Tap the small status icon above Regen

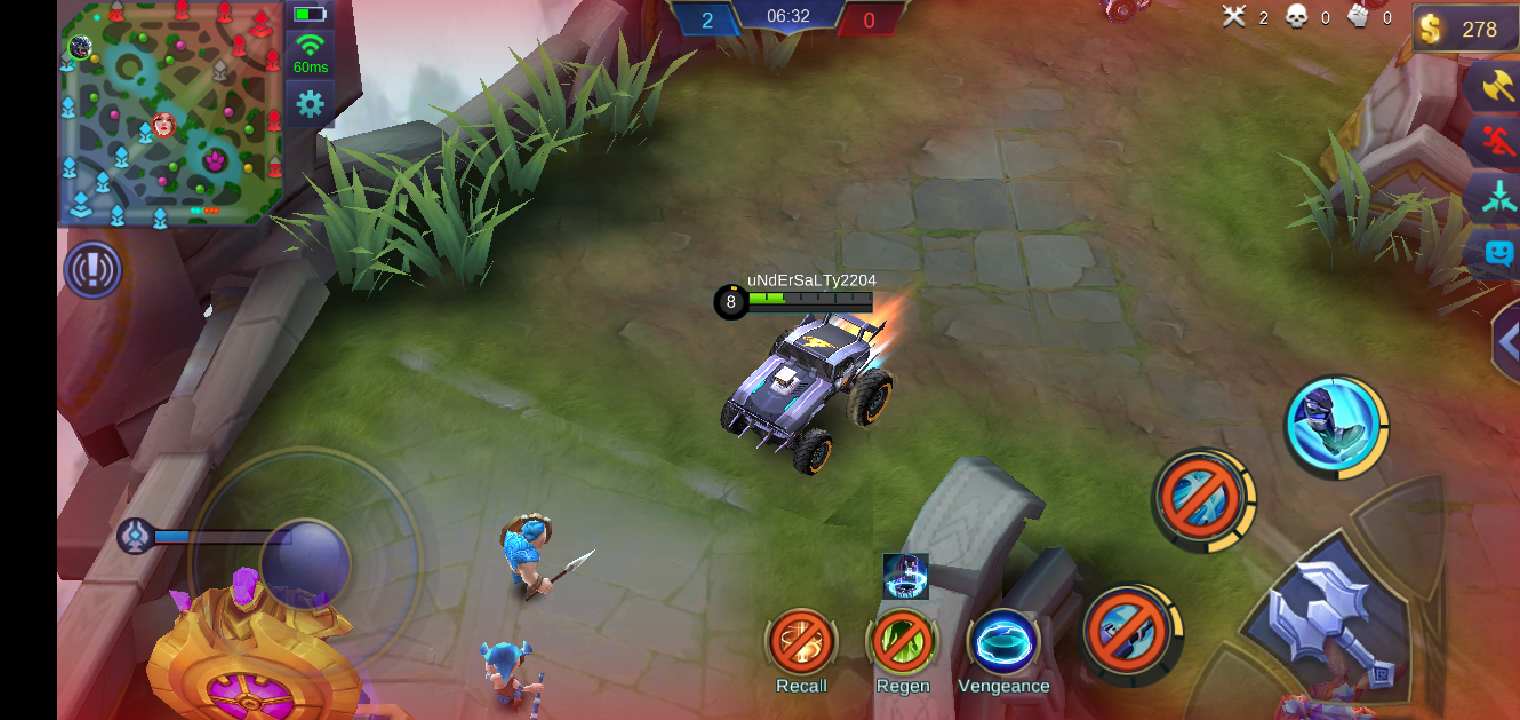click(905, 576)
